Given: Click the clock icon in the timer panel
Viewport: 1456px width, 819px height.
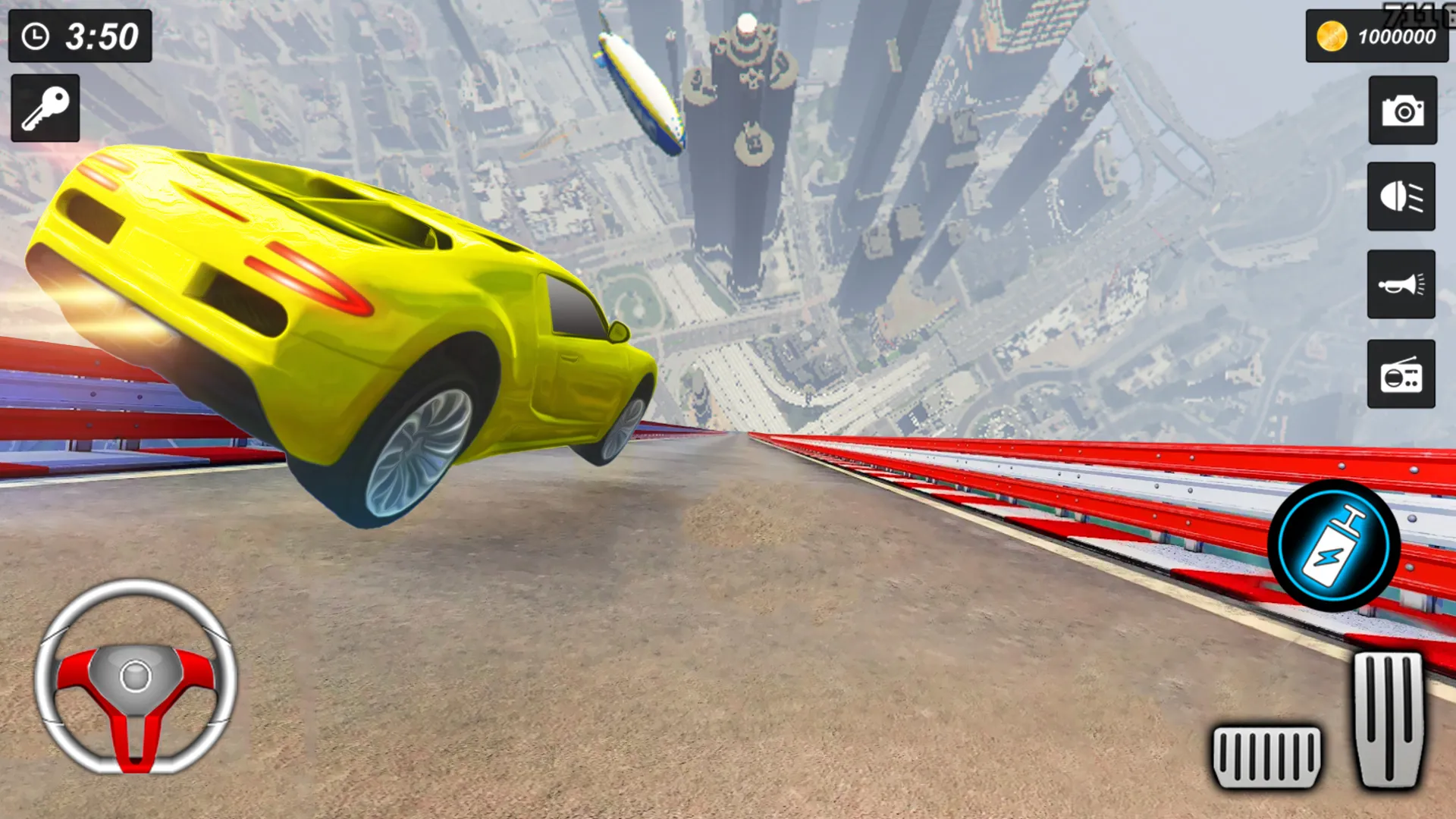Looking at the screenshot, I should [35, 34].
